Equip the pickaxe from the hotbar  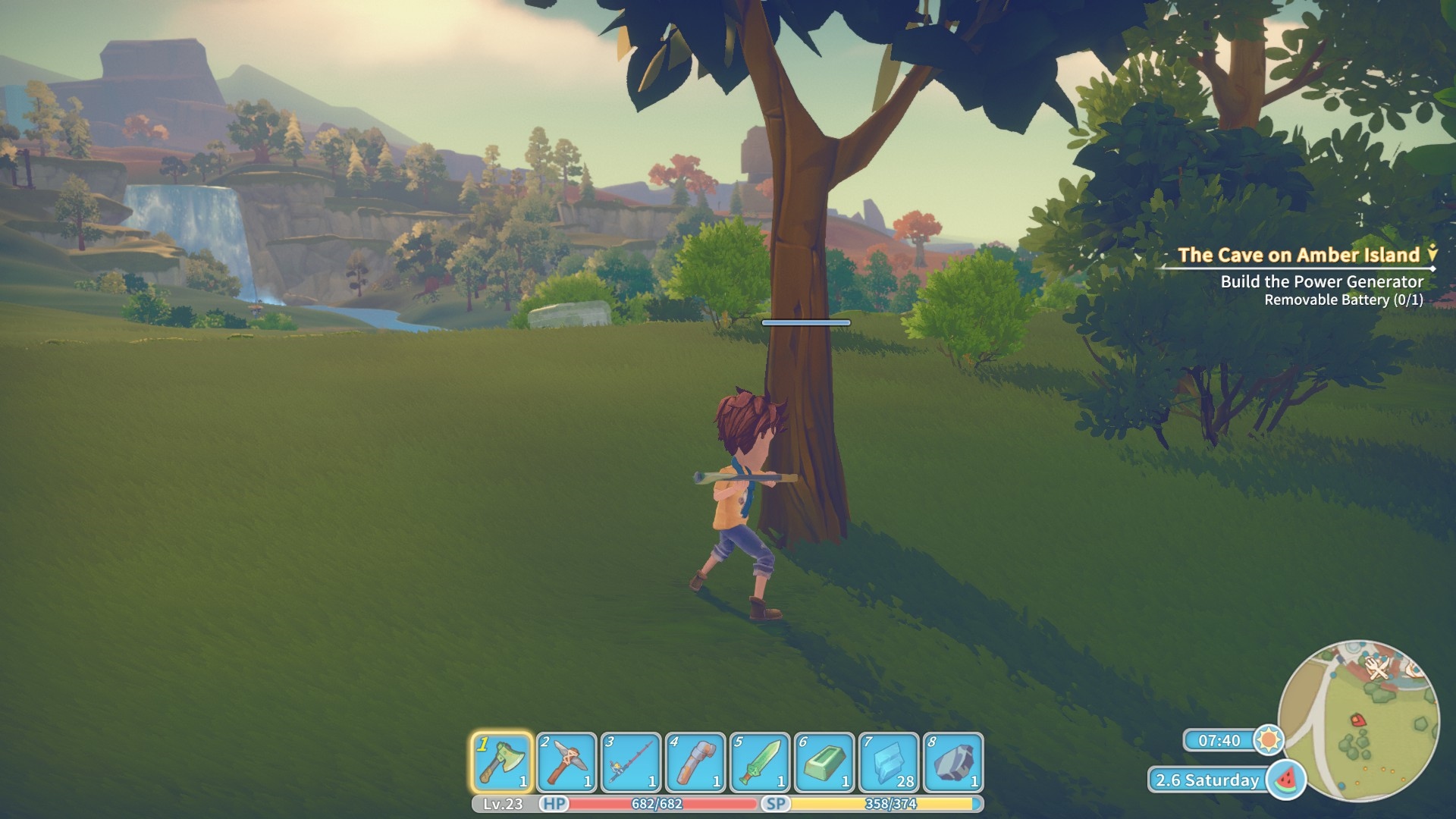(566, 762)
